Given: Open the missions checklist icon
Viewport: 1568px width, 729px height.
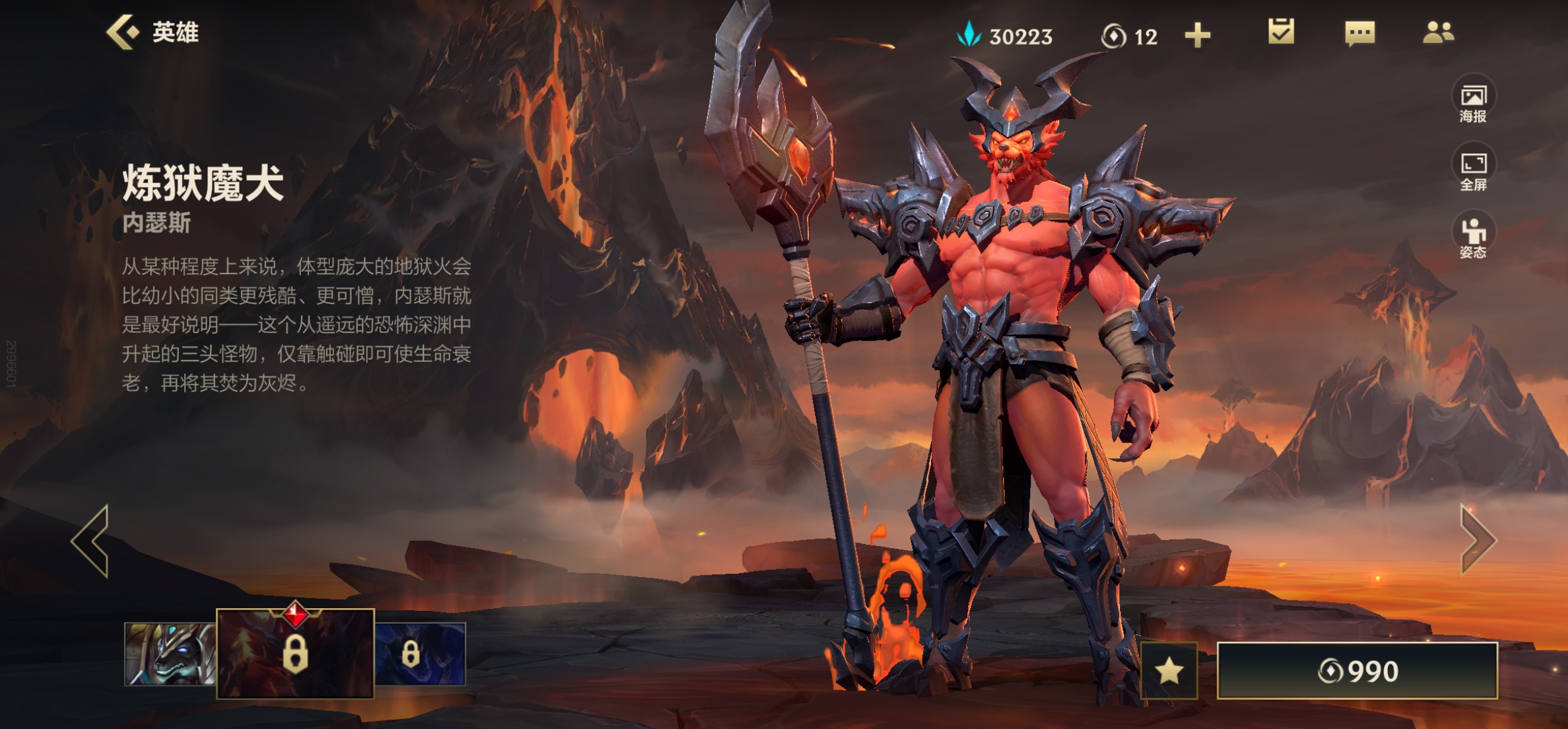Looking at the screenshot, I should [1280, 32].
